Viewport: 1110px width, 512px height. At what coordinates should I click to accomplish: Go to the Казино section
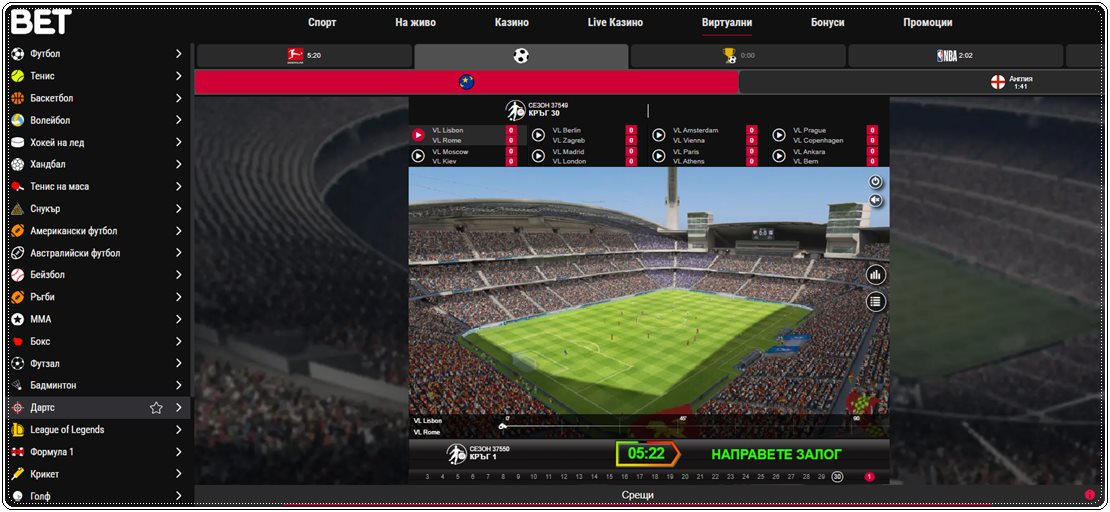(511, 22)
